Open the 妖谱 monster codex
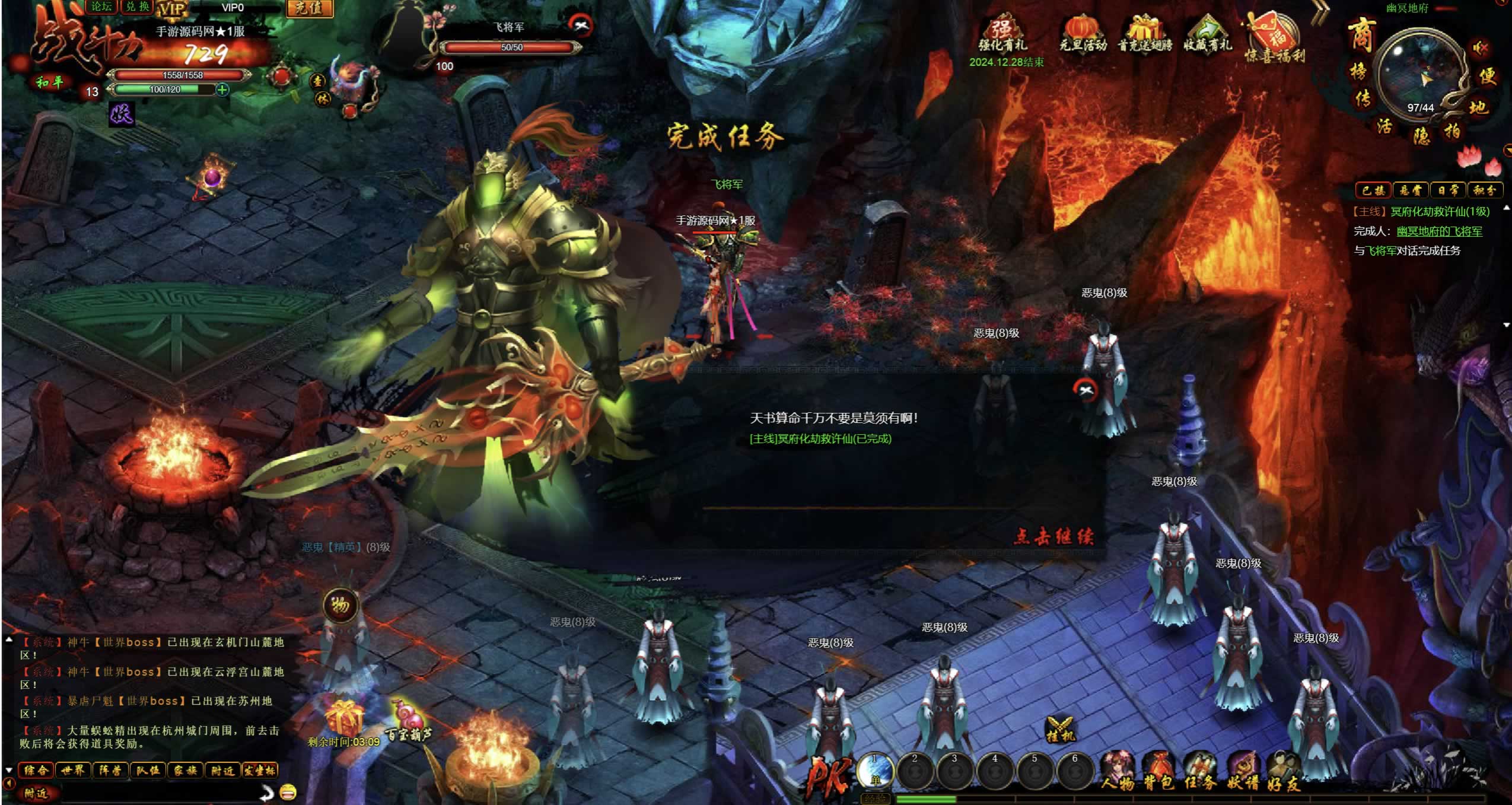This screenshot has height=805, width=1512. point(1243,771)
